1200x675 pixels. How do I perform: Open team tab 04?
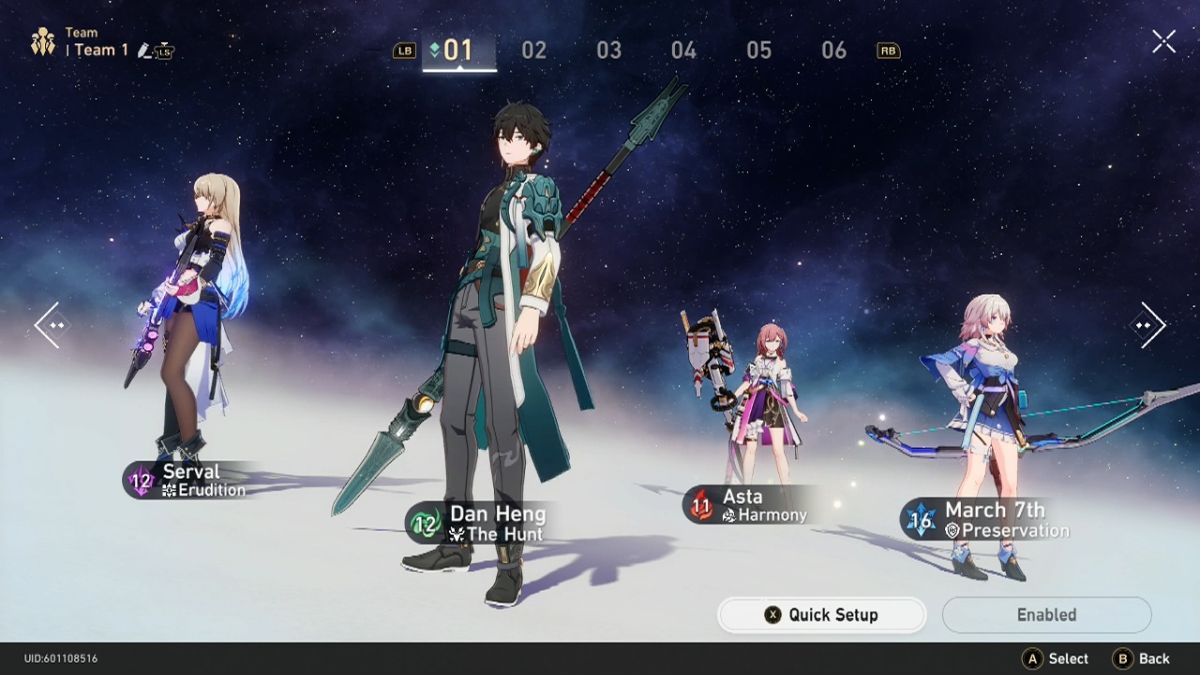684,50
